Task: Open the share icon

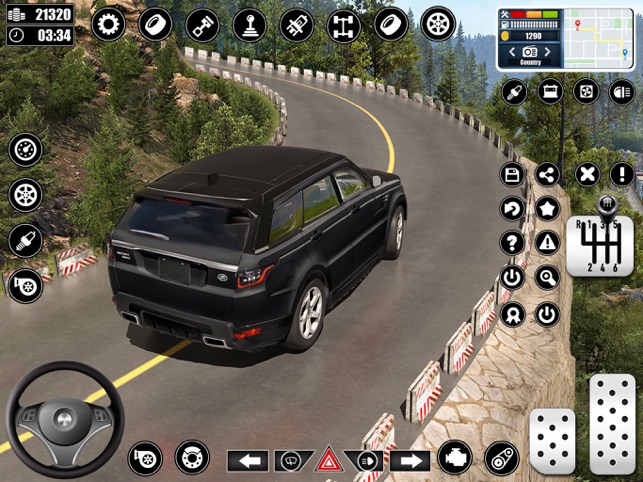Action: pyautogui.click(x=547, y=175)
